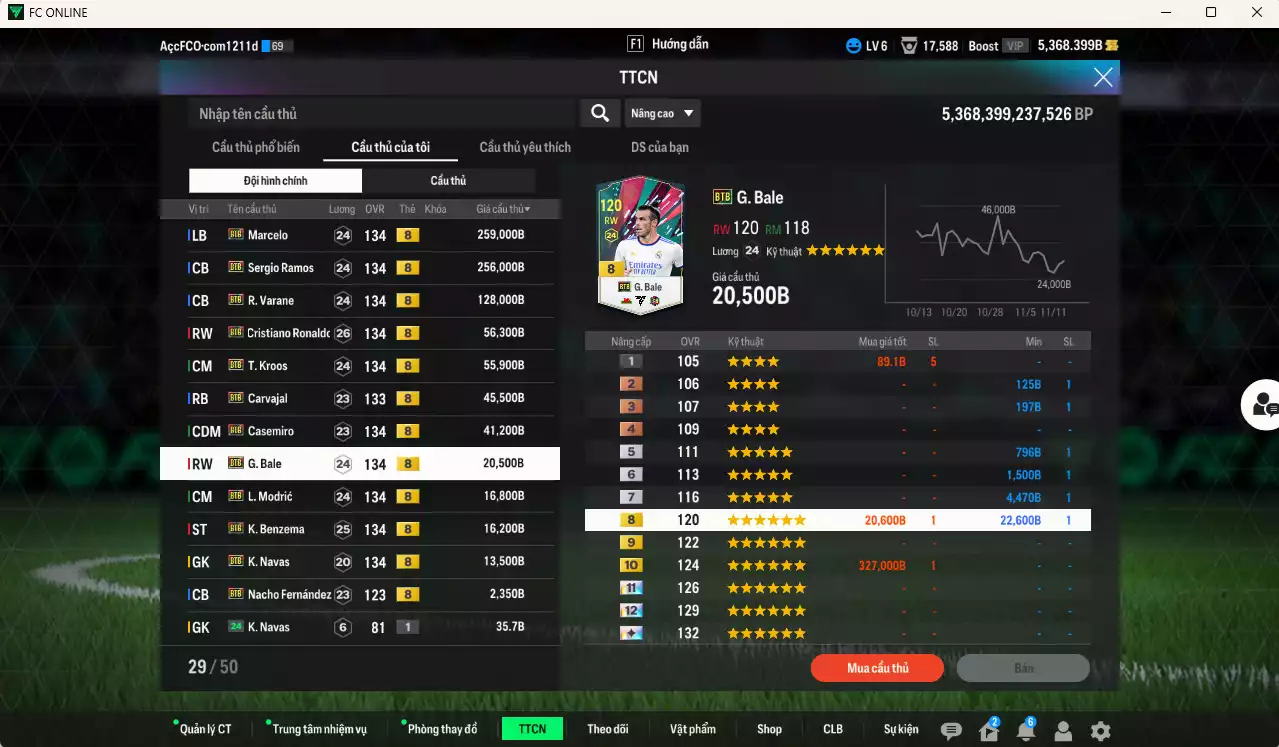The height and width of the screenshot is (747, 1279).
Task: Open the Shop menu
Action: coord(769,729)
